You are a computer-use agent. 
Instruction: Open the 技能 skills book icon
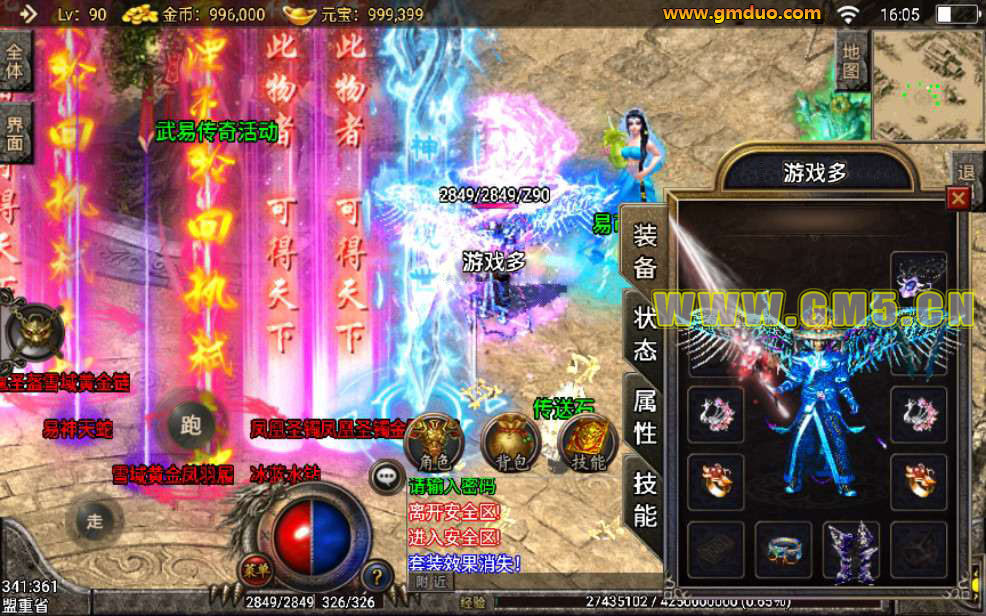coord(587,441)
